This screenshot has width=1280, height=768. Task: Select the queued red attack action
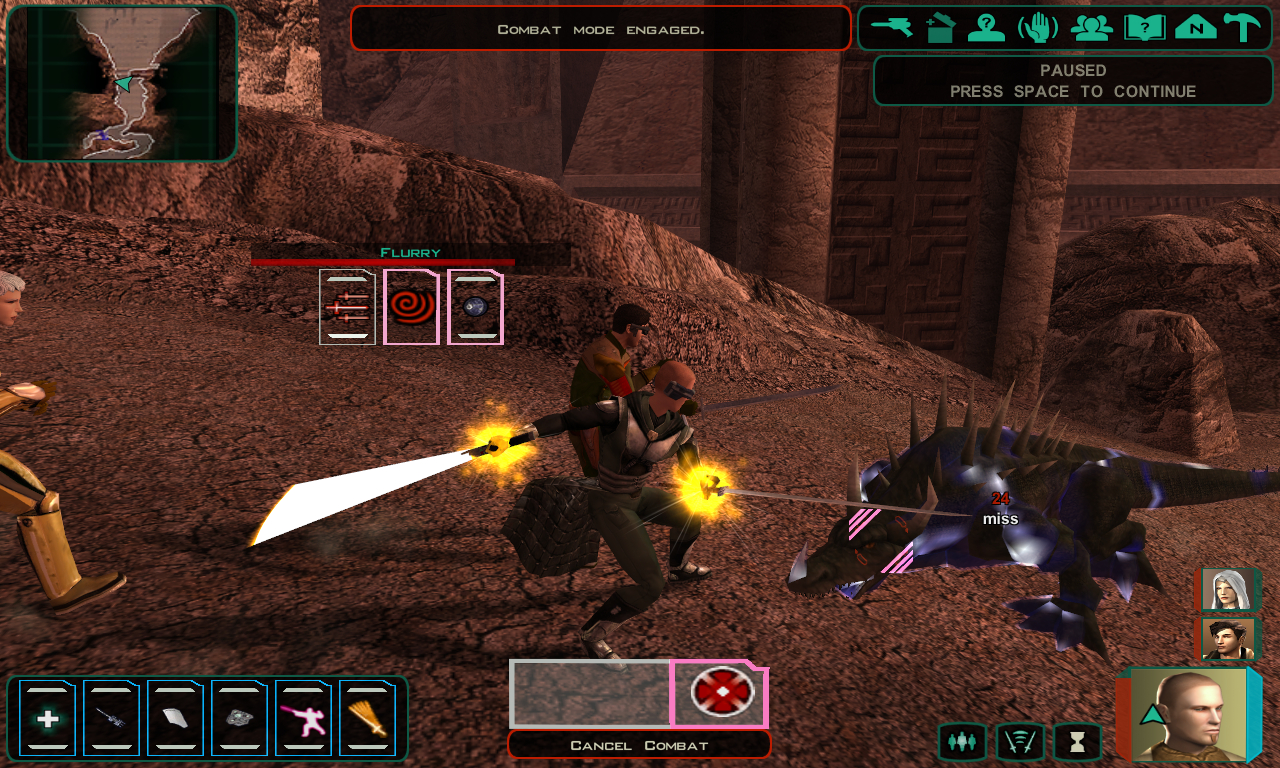tap(719, 694)
